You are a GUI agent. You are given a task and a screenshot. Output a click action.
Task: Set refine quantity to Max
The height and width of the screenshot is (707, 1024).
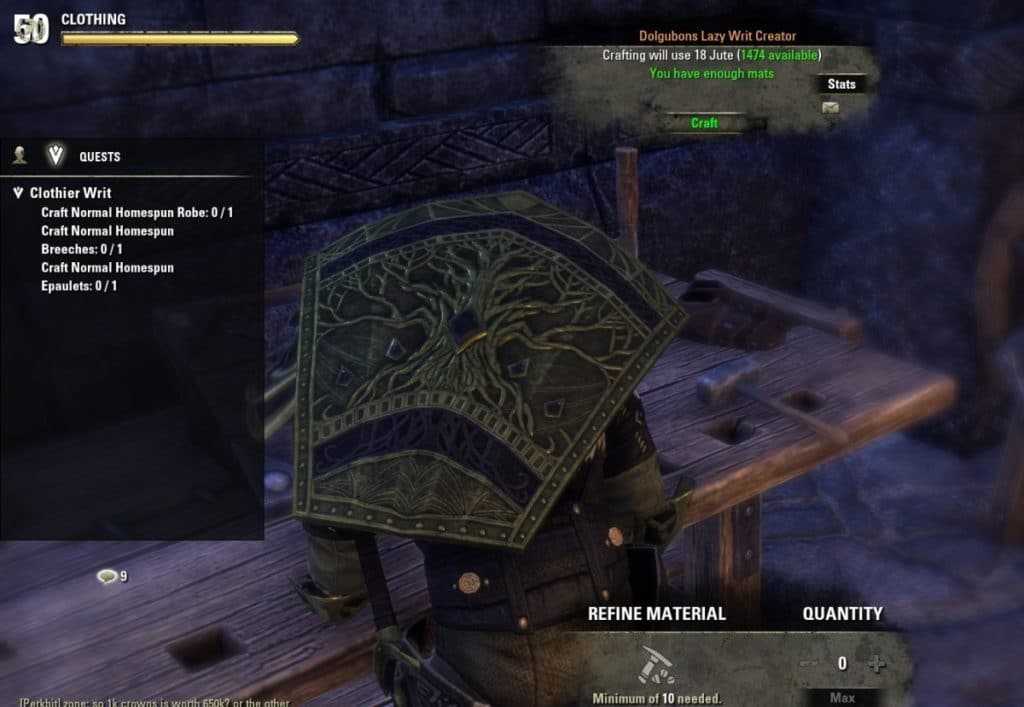842,696
